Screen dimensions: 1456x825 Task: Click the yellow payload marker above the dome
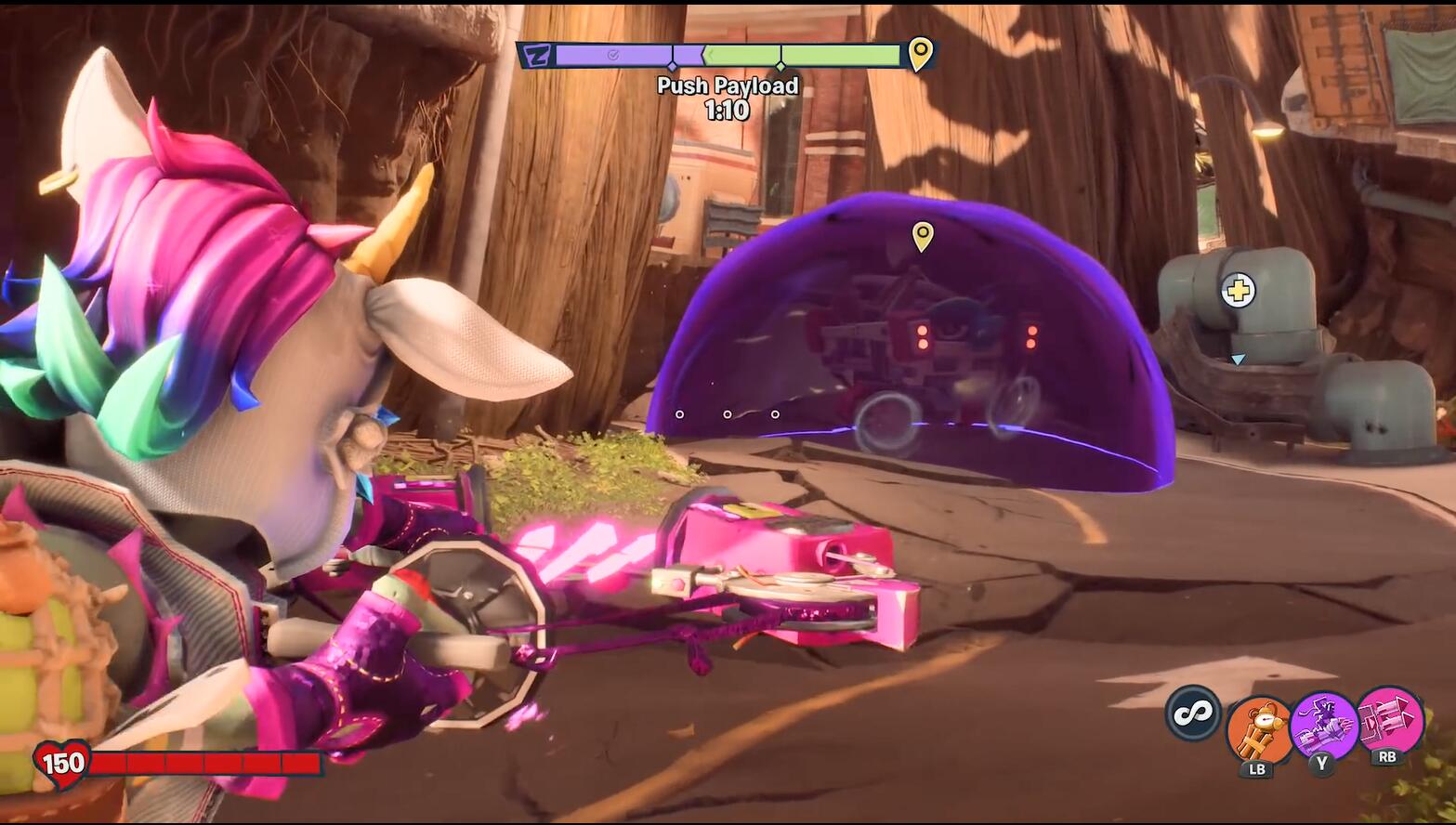pos(922,236)
